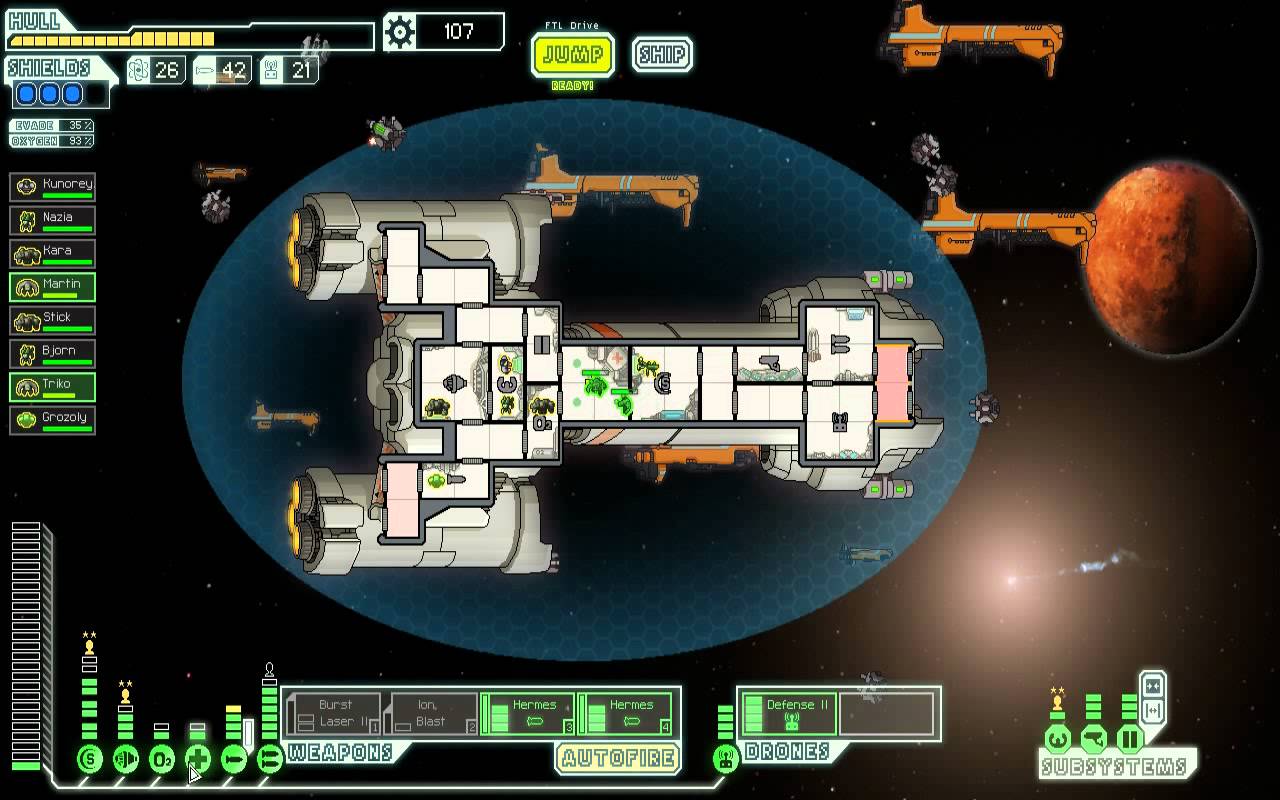Click the yellow FTL JUMP button
Viewport: 1280px width, 800px height.
pyautogui.click(x=572, y=54)
